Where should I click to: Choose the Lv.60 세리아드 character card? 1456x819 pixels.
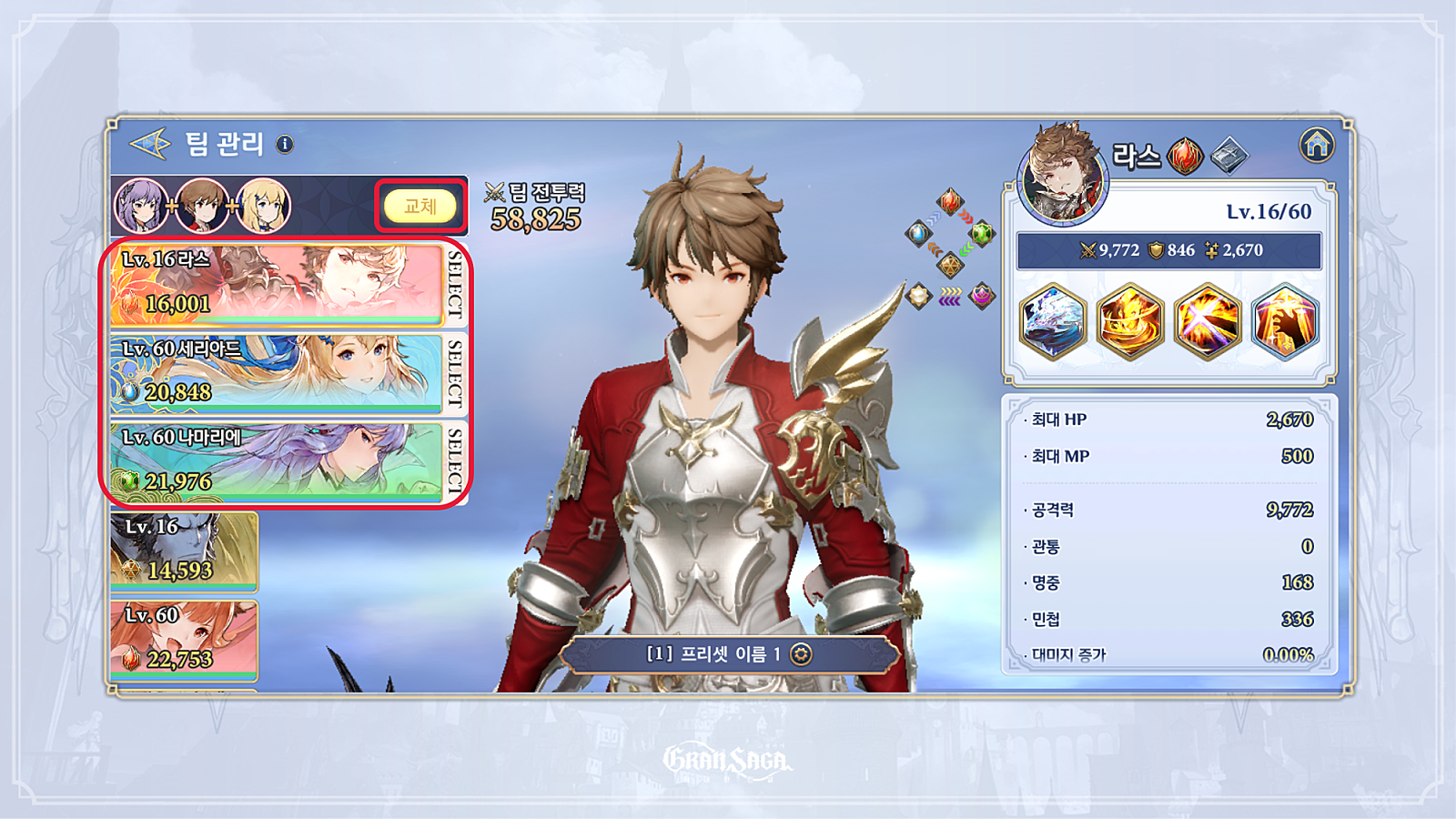coord(277,373)
